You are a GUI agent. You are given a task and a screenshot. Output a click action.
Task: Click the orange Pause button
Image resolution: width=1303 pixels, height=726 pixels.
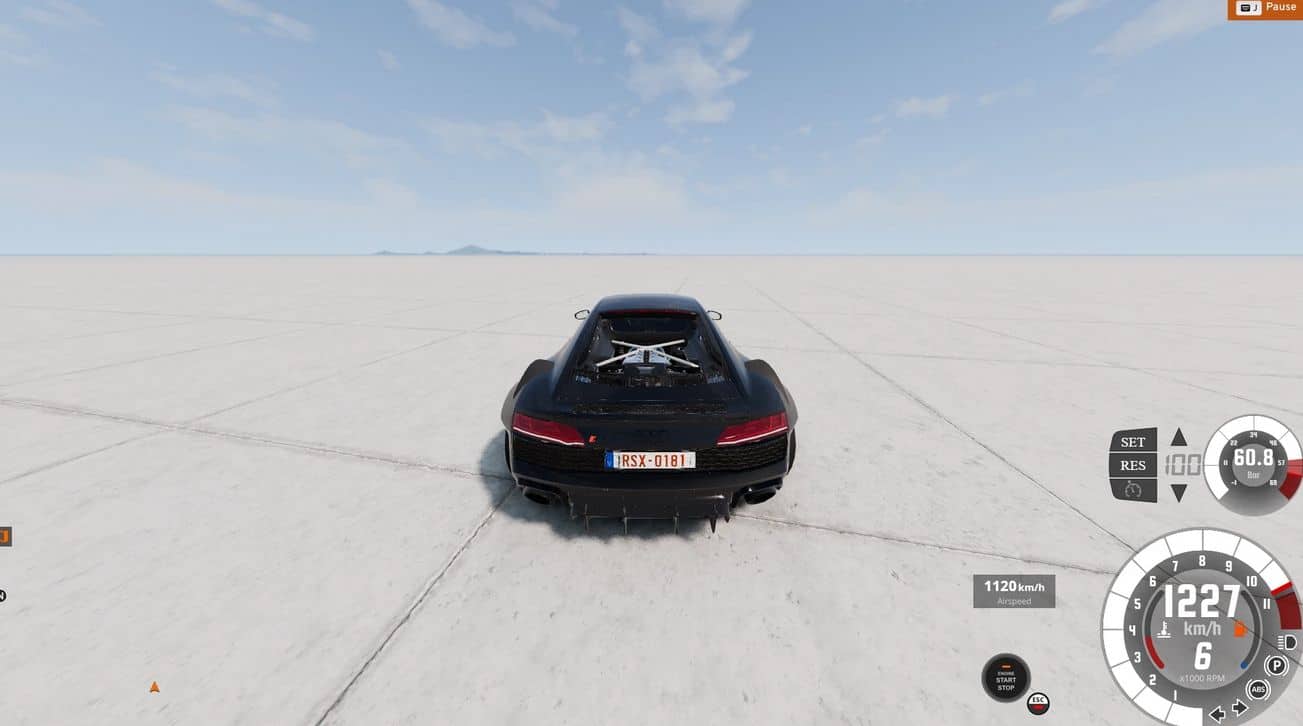[1265, 8]
